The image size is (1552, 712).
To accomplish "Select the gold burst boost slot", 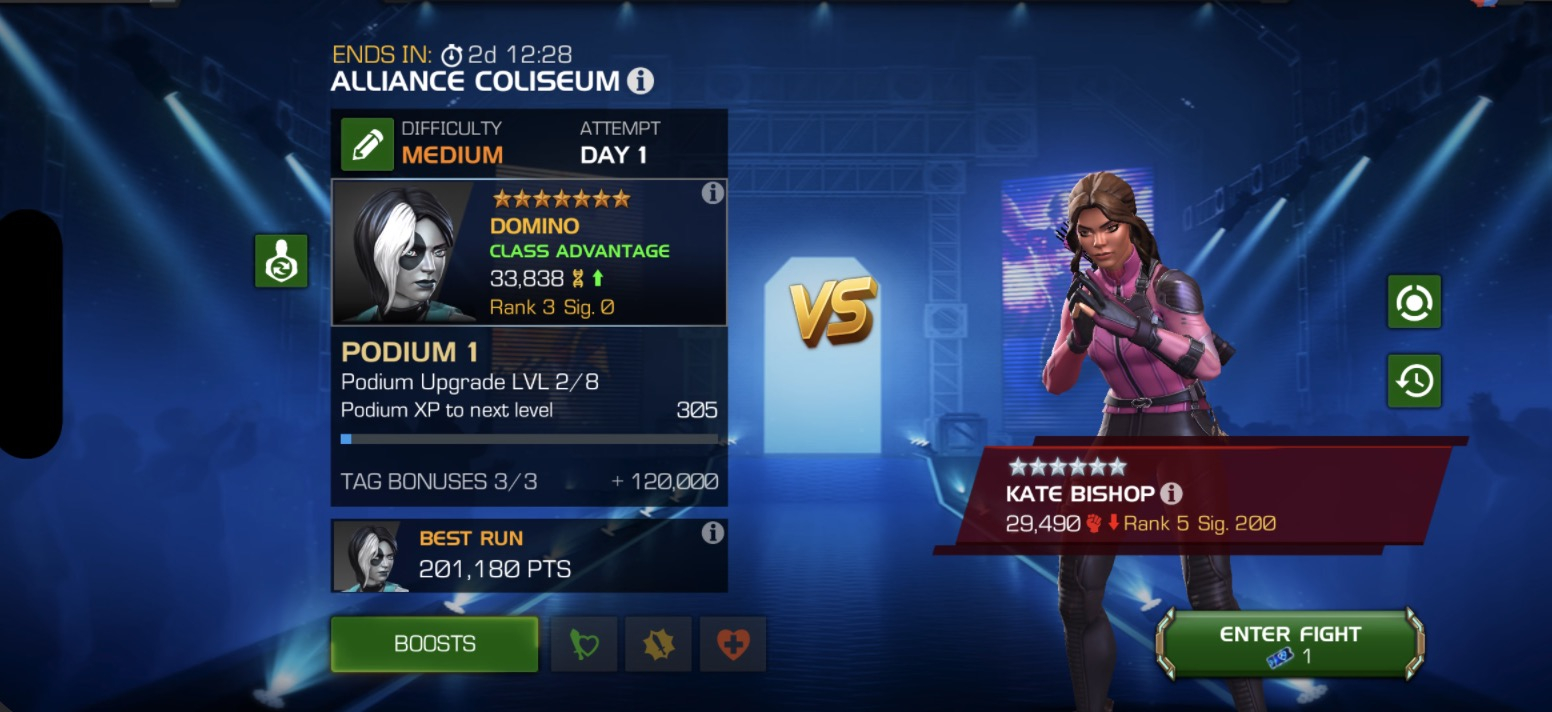I will [x=658, y=644].
